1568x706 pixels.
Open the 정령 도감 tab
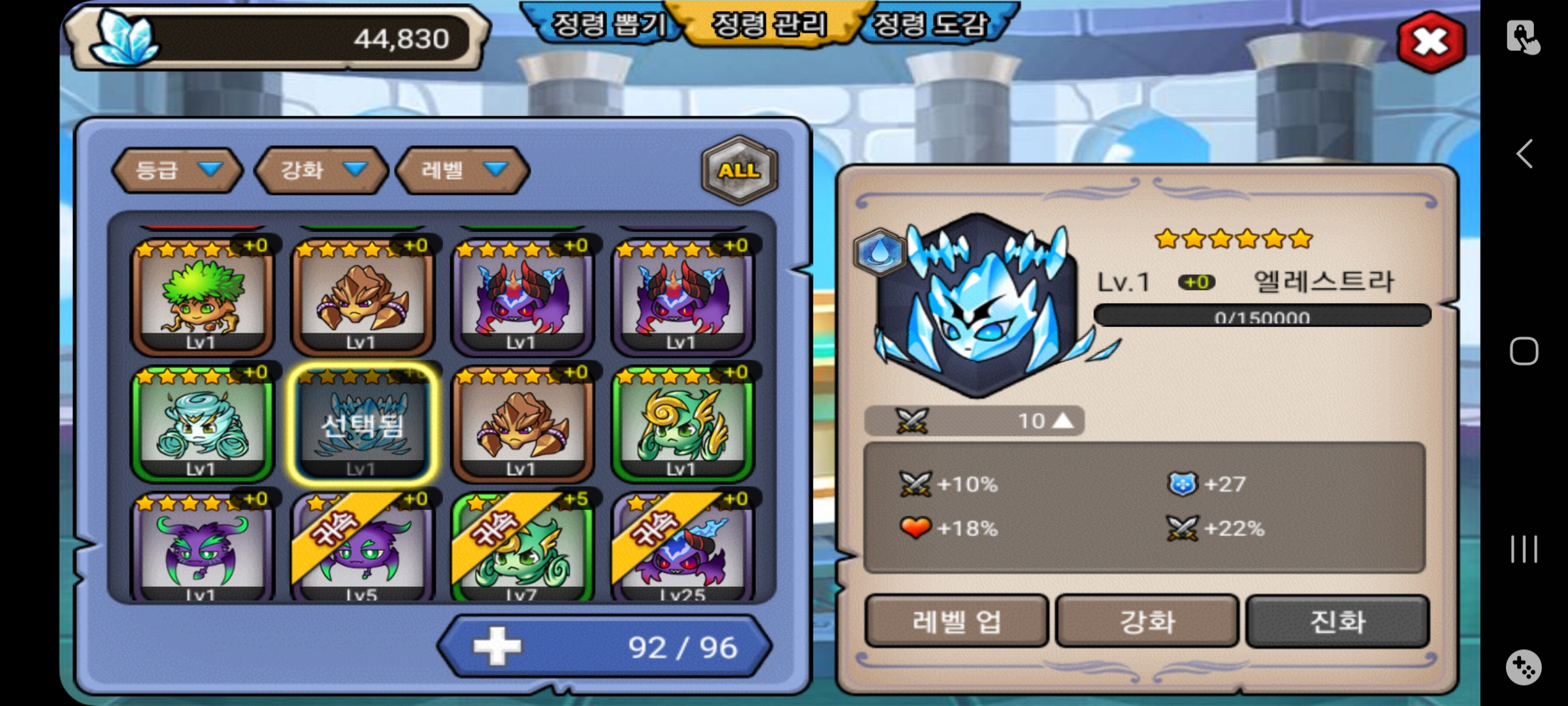click(x=930, y=25)
